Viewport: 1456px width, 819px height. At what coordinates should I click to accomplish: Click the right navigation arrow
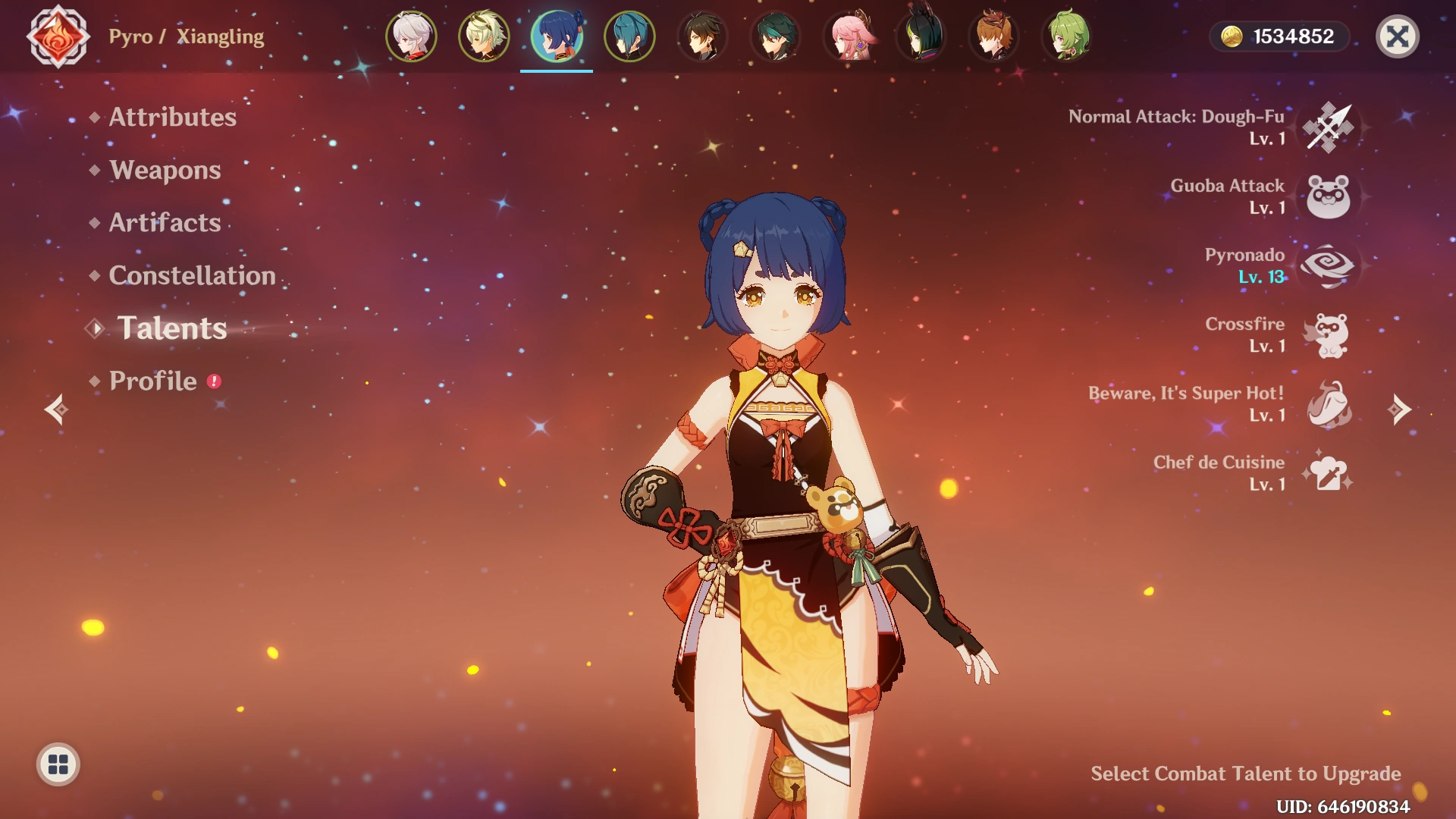click(1398, 411)
